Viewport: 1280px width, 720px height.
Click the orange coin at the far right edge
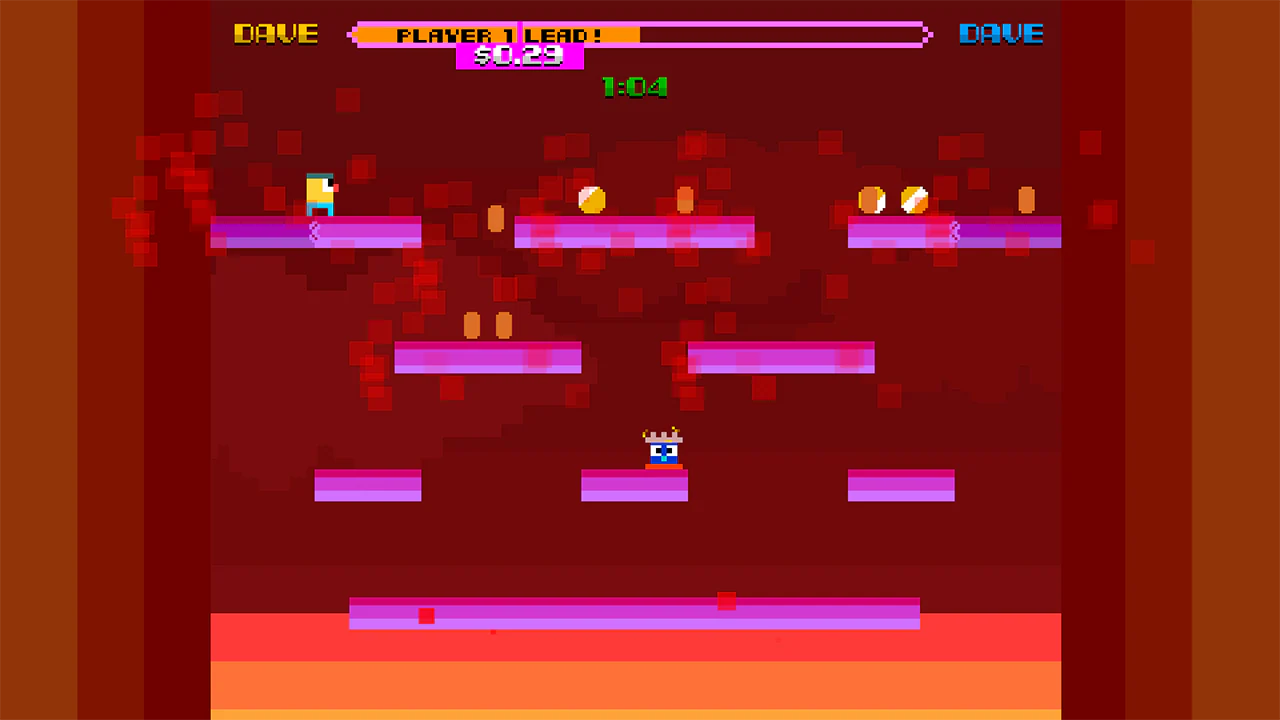(1026, 200)
